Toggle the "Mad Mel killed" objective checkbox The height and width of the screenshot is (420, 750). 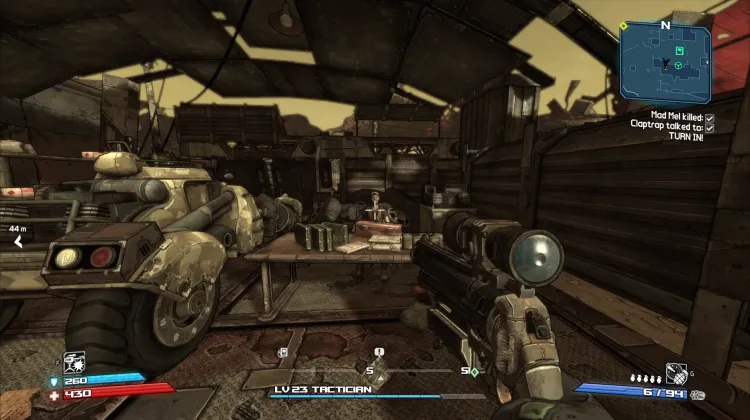pos(709,116)
